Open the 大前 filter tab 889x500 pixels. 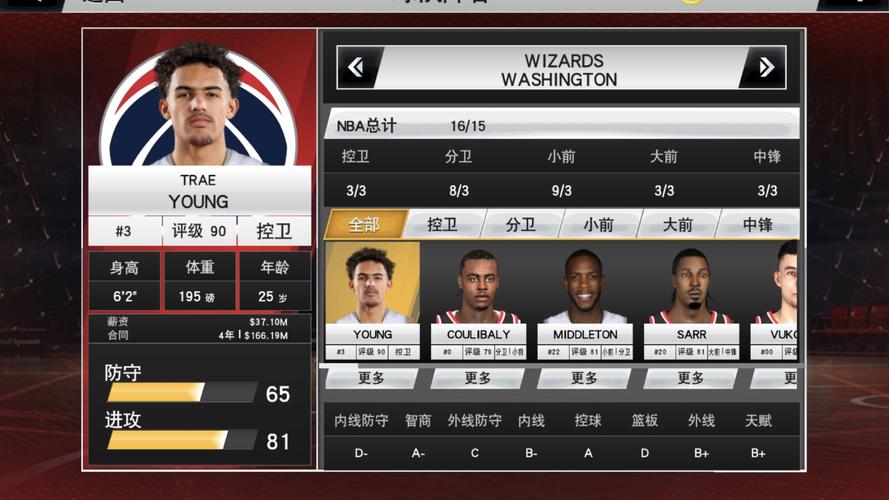(x=677, y=225)
